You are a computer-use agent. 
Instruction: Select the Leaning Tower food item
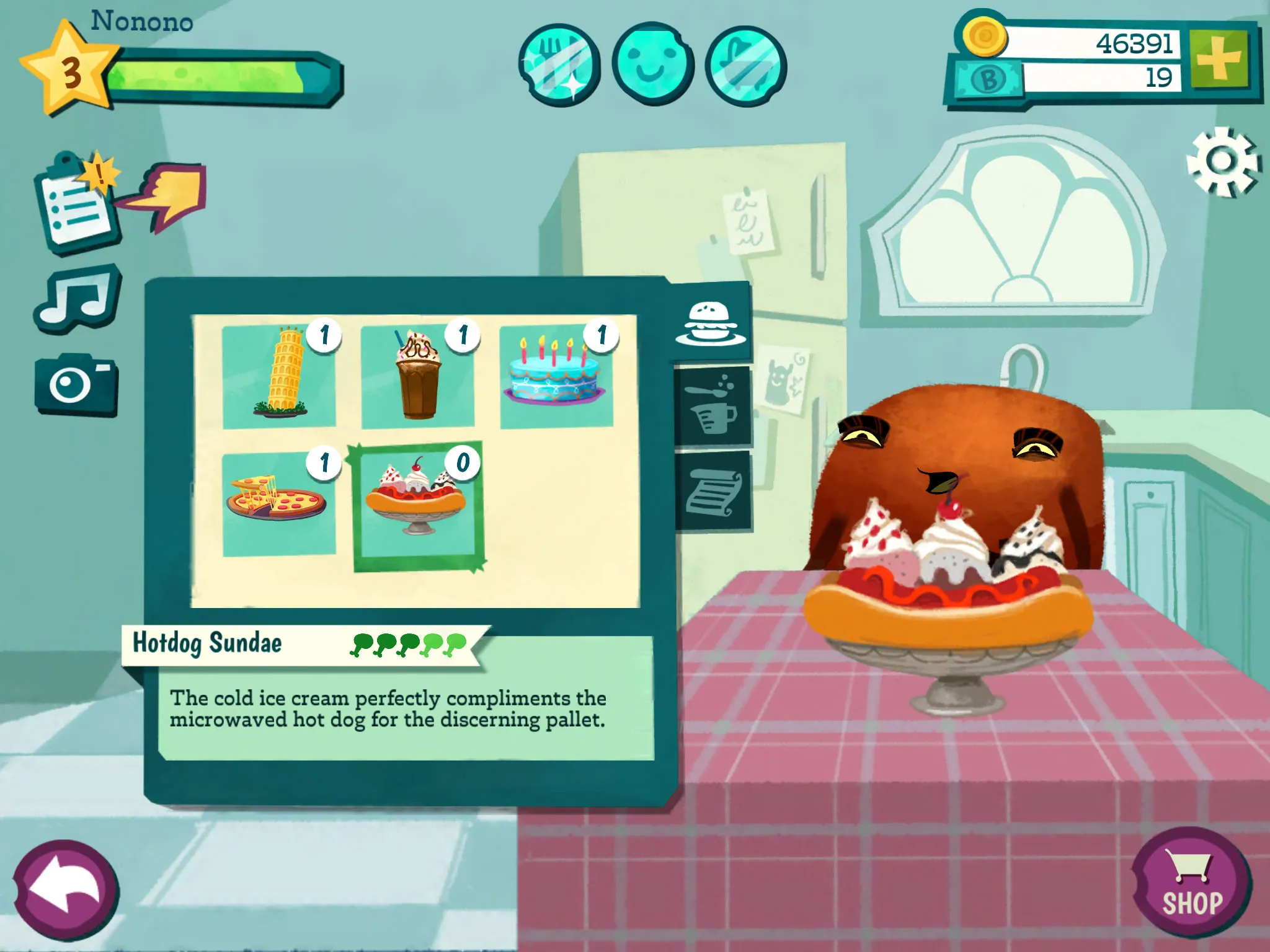click(x=279, y=376)
